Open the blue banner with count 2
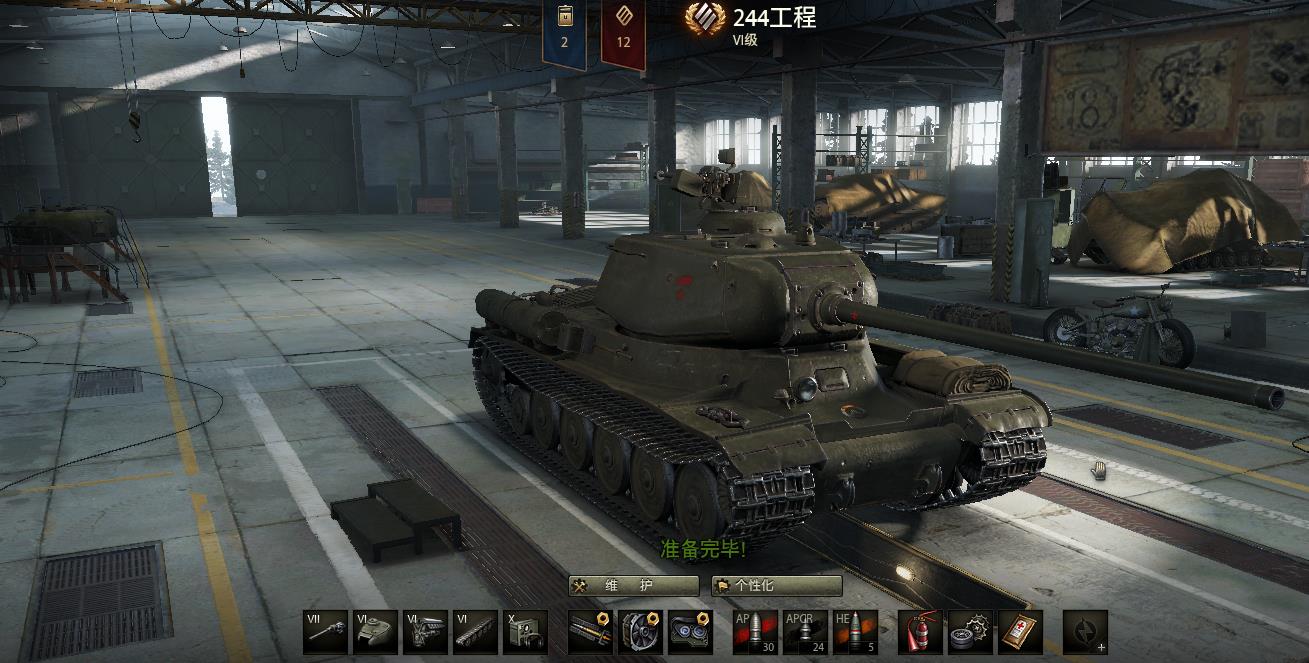The image size is (1309, 663). tap(565, 33)
